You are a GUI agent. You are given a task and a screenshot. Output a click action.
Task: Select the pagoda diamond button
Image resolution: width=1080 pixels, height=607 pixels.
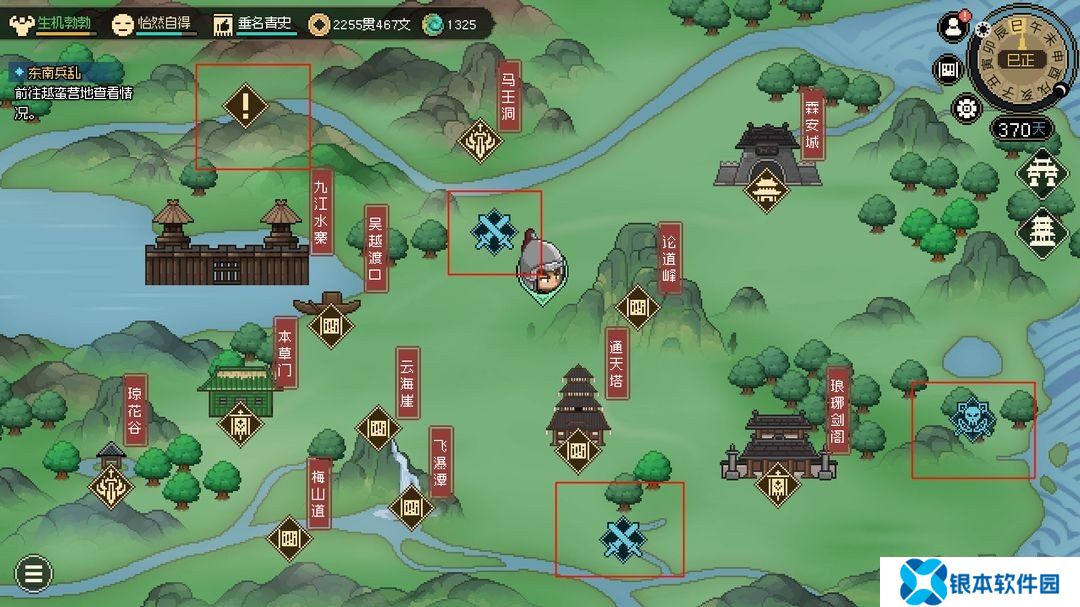1041,230
